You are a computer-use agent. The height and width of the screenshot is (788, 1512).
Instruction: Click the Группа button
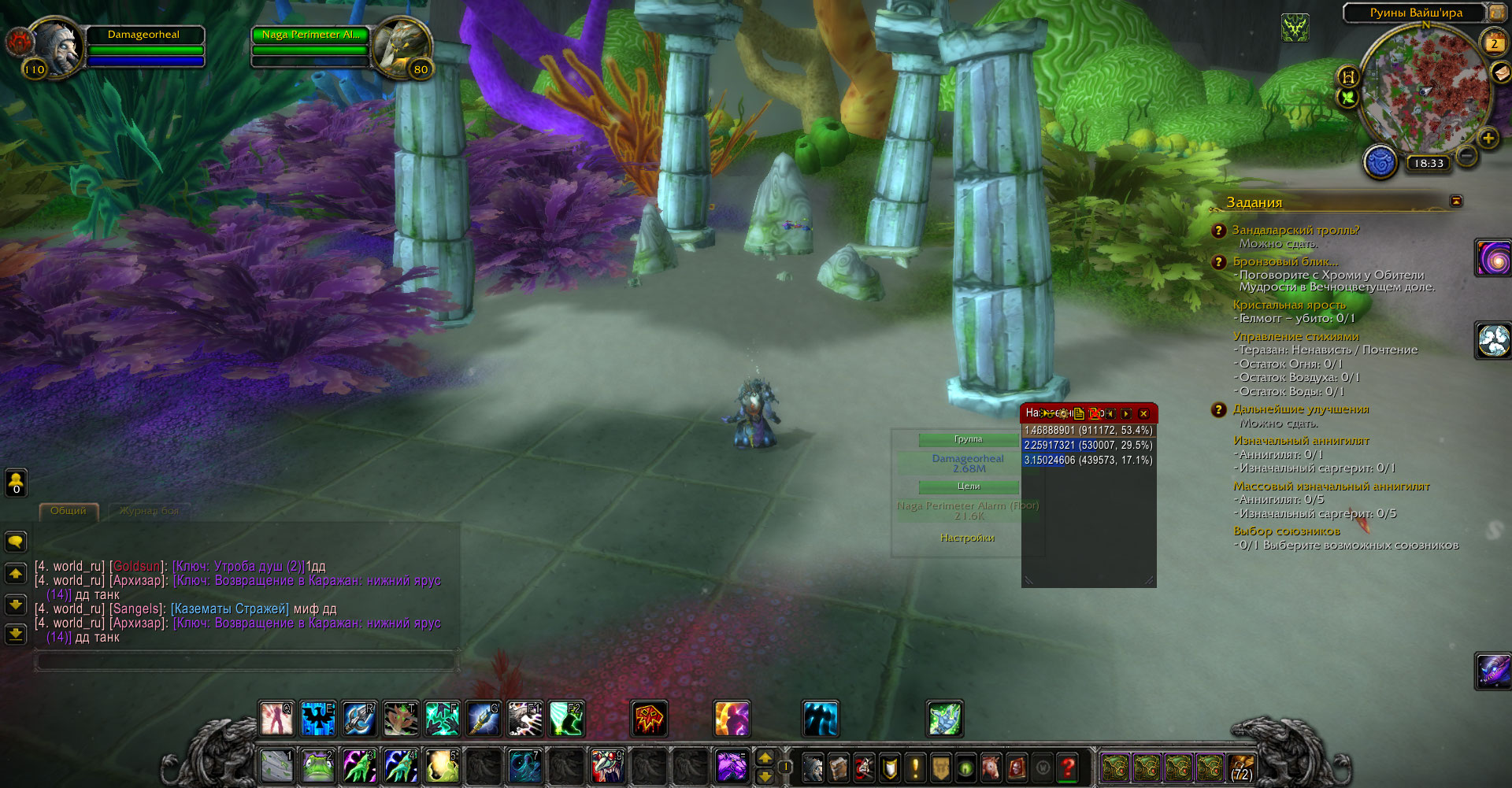968,439
